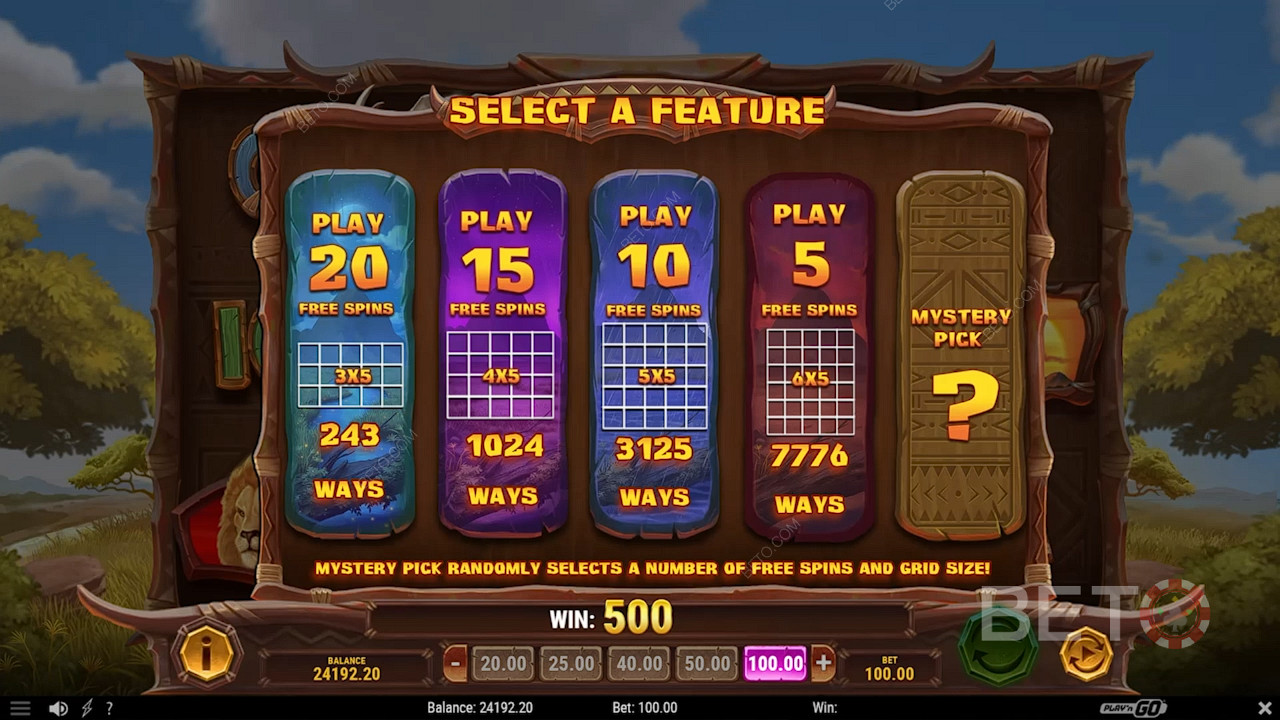This screenshot has width=1280, height=720.
Task: Choose the 5 free spins 7776 ways card
Action: [x=809, y=355]
